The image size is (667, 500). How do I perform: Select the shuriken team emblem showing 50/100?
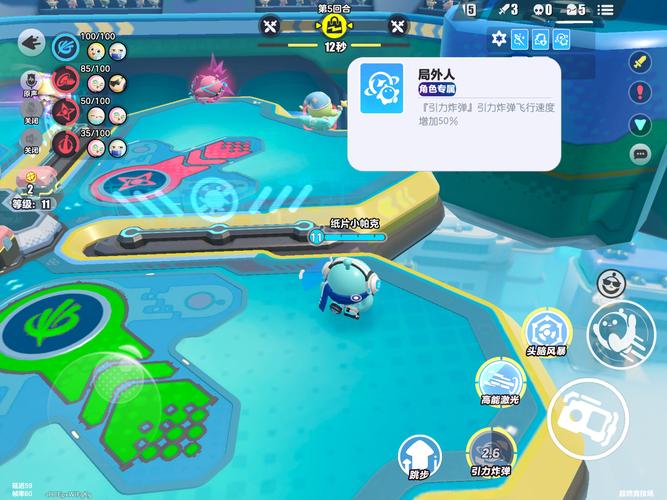(66, 112)
